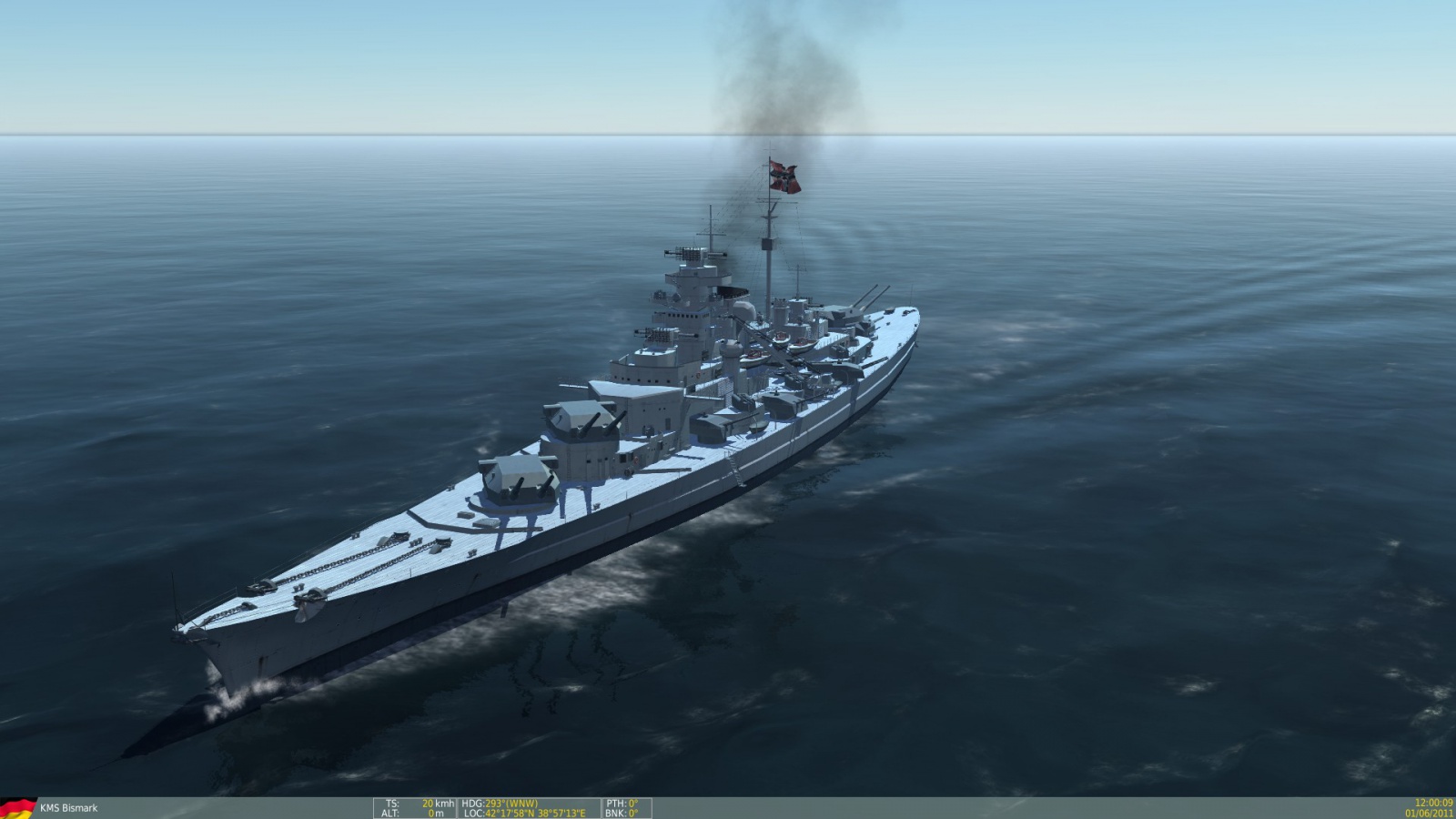Image resolution: width=1456 pixels, height=819 pixels.
Task: Select the KMS Bismark unit name label
Action: point(68,808)
